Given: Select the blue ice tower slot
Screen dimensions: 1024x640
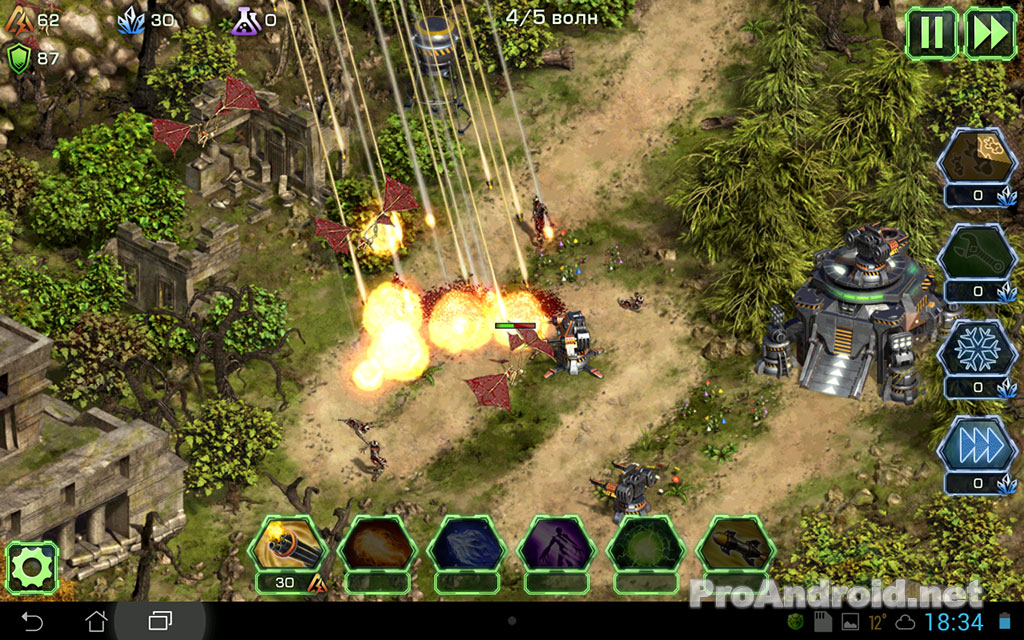Looking at the screenshot, I should tap(467, 545).
